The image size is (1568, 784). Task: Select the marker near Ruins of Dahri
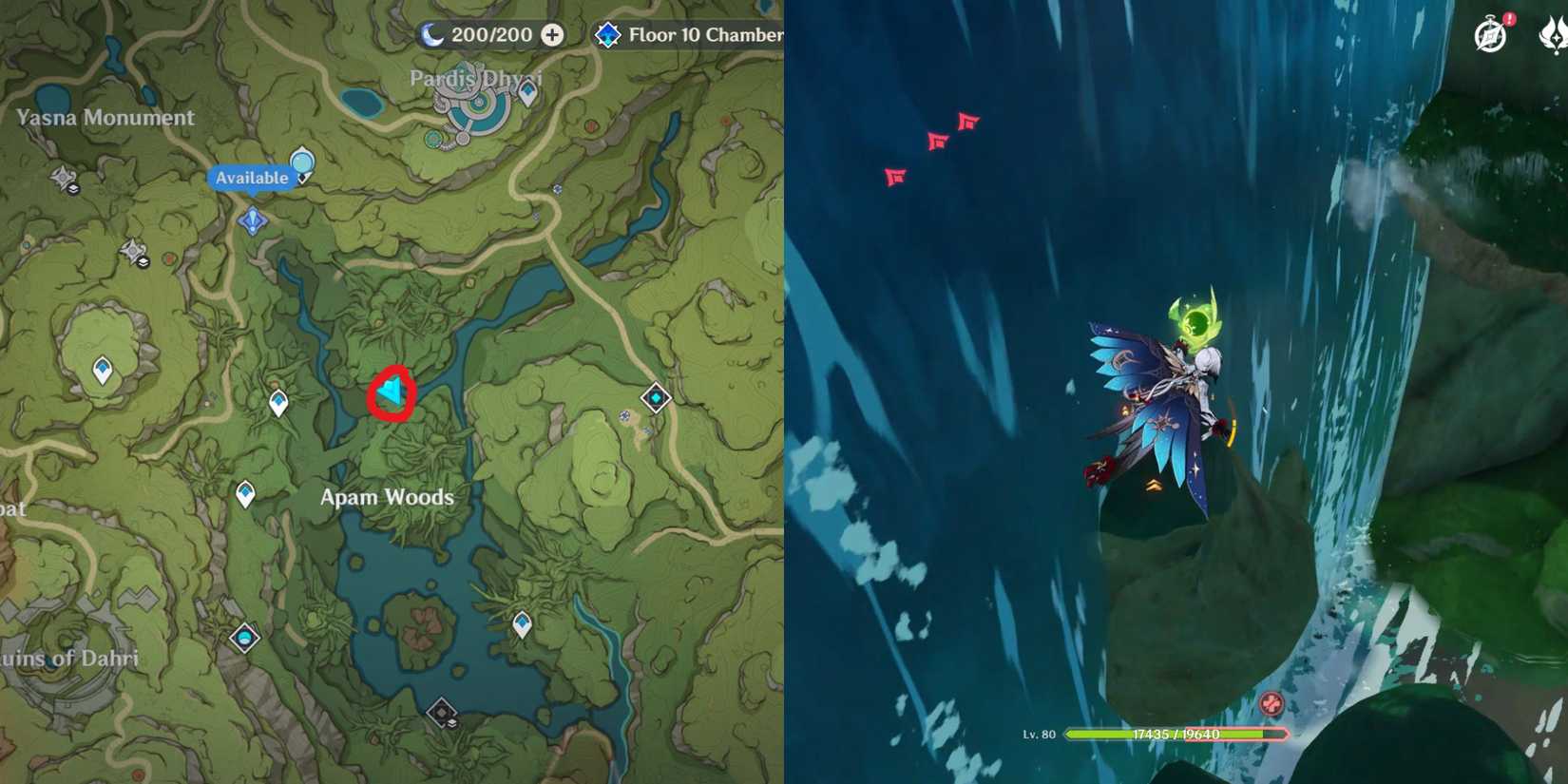(x=245, y=641)
